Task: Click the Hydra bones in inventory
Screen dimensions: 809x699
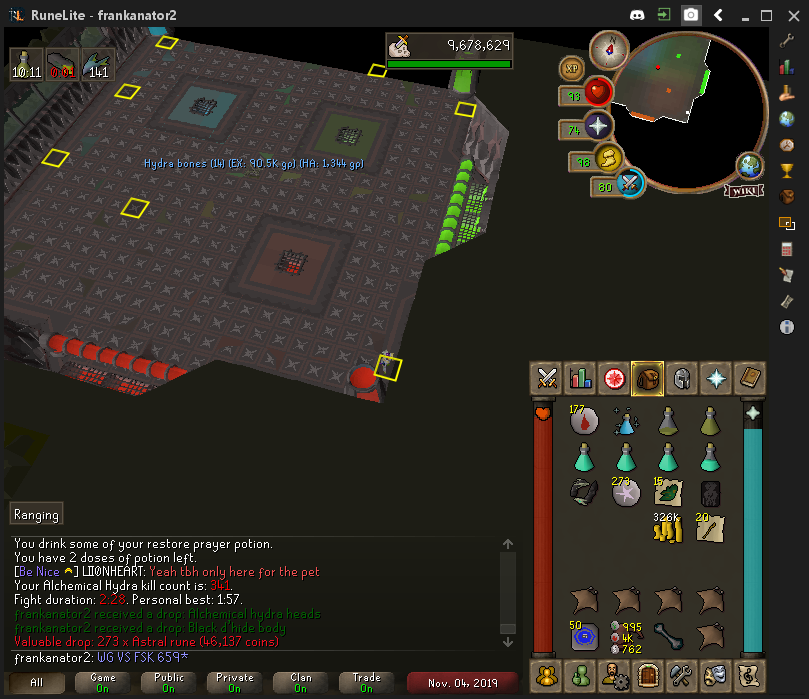Action: (668, 633)
